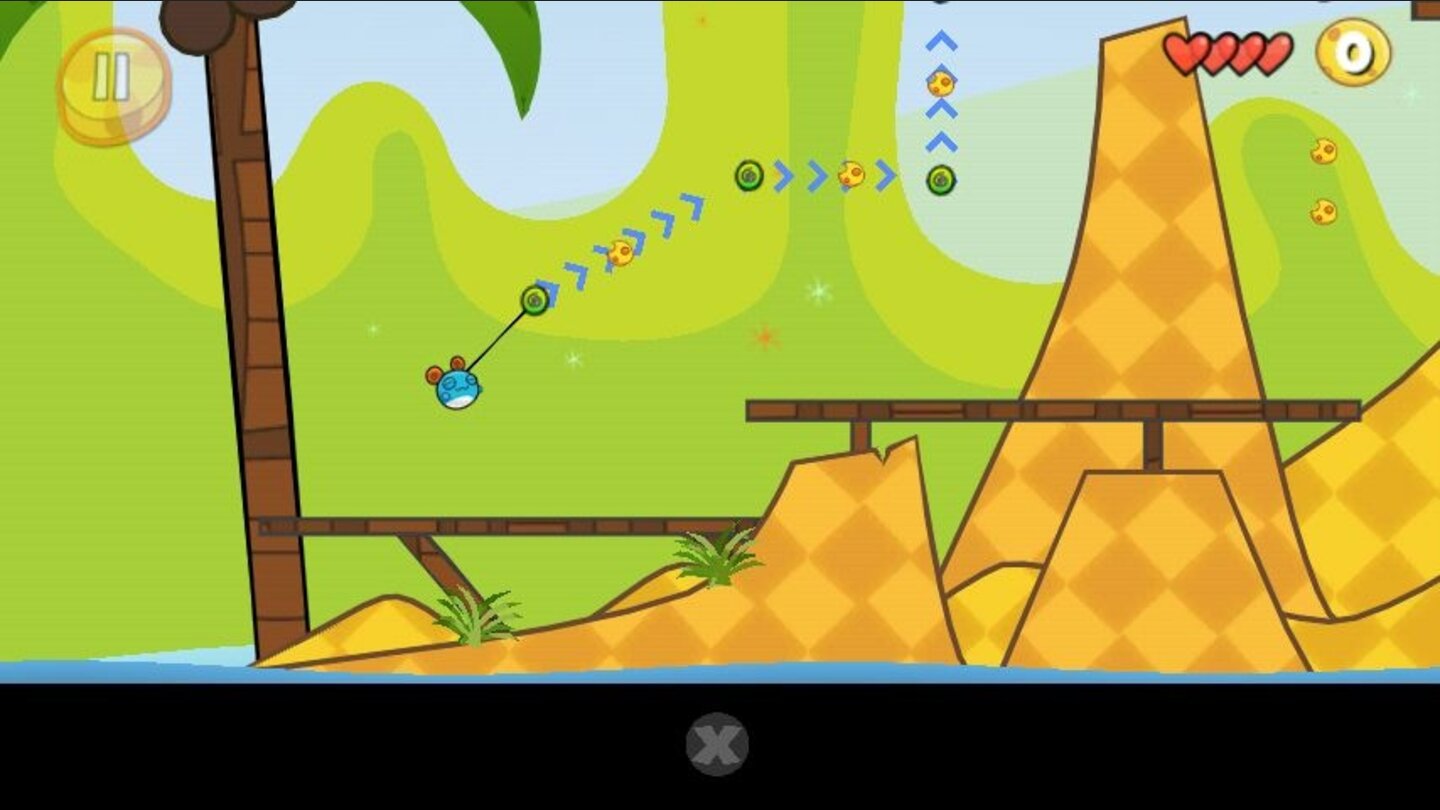Collect the cookie above the upward arrows
The width and height of the screenshot is (1440, 810).
(x=941, y=85)
